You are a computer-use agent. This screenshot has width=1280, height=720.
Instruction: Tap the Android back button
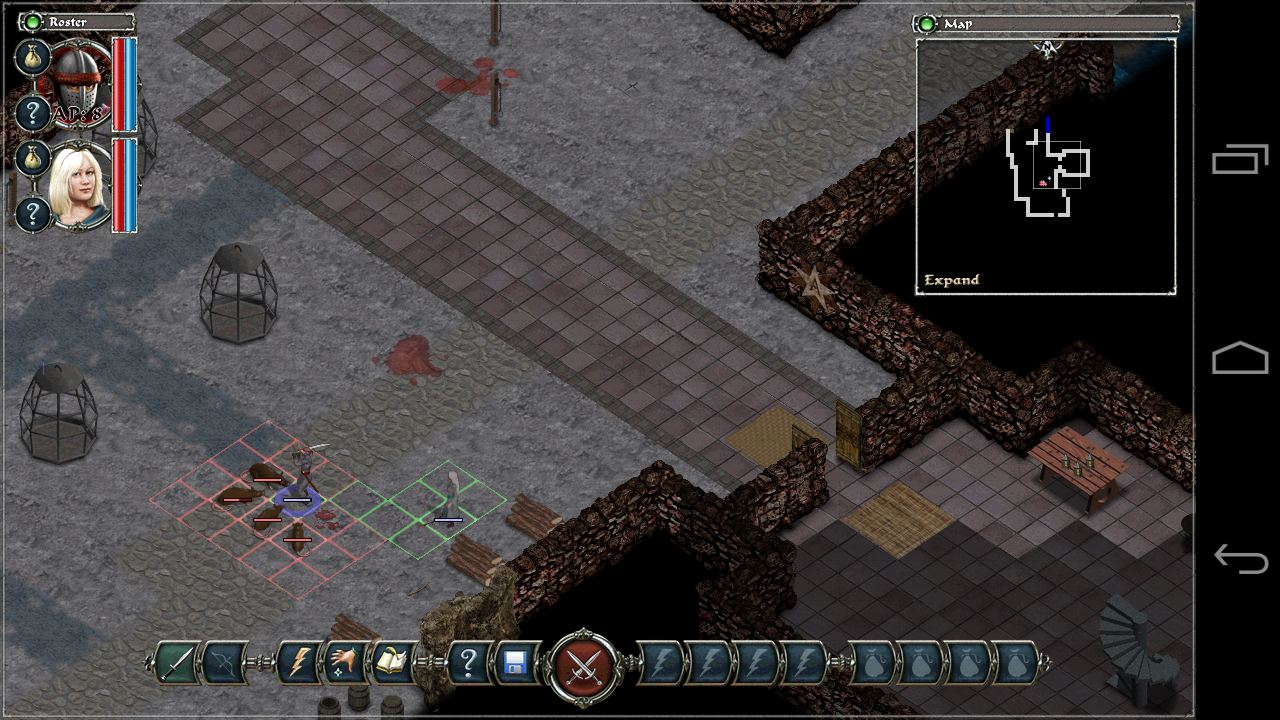click(1240, 559)
